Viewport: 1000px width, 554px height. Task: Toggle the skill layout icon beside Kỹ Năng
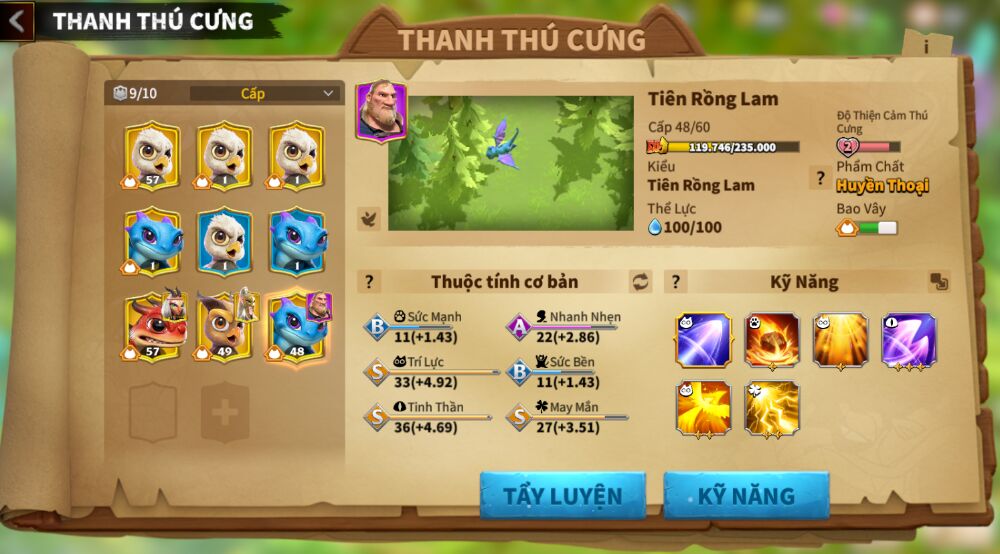tap(939, 282)
